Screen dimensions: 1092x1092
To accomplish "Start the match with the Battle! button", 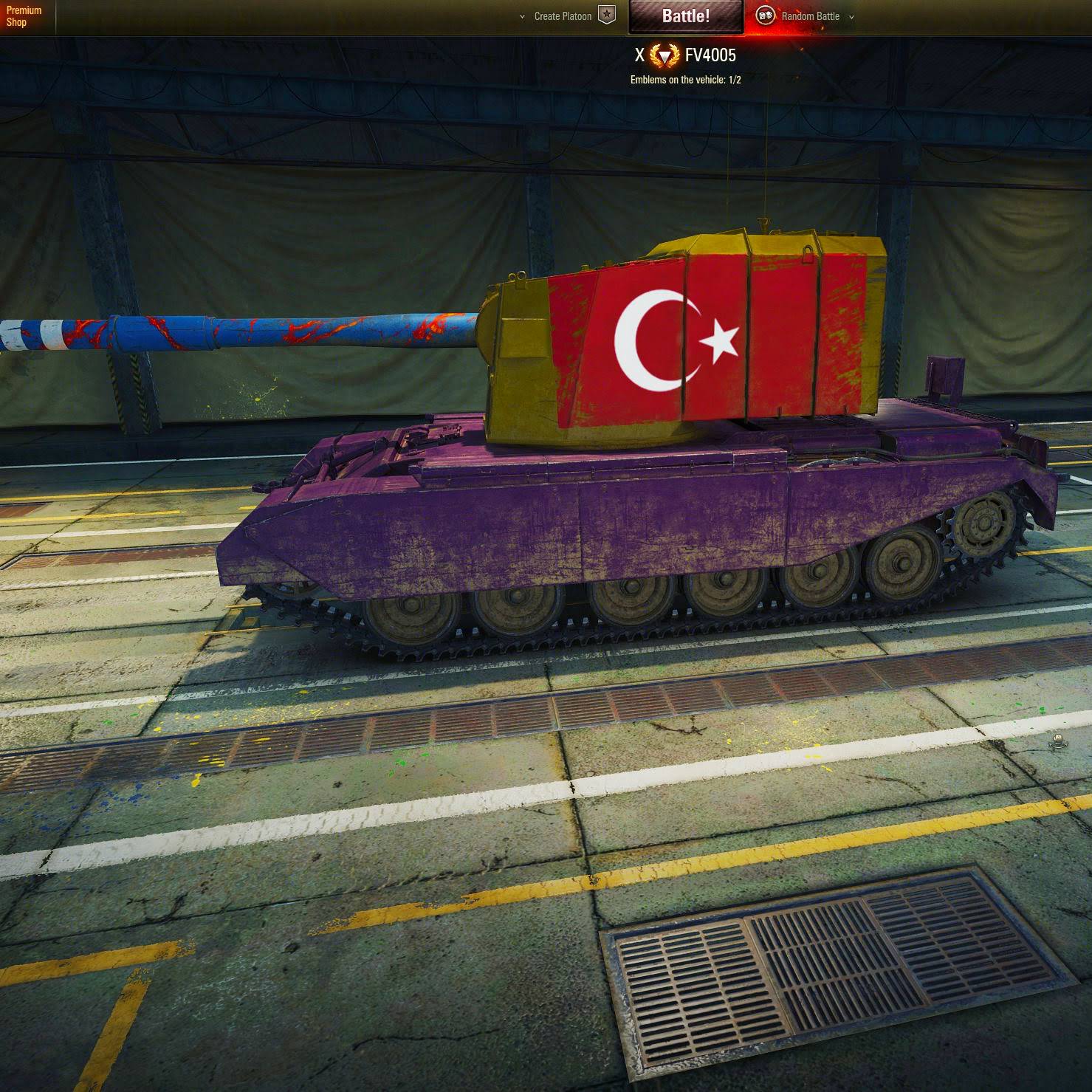I will 685,16.
